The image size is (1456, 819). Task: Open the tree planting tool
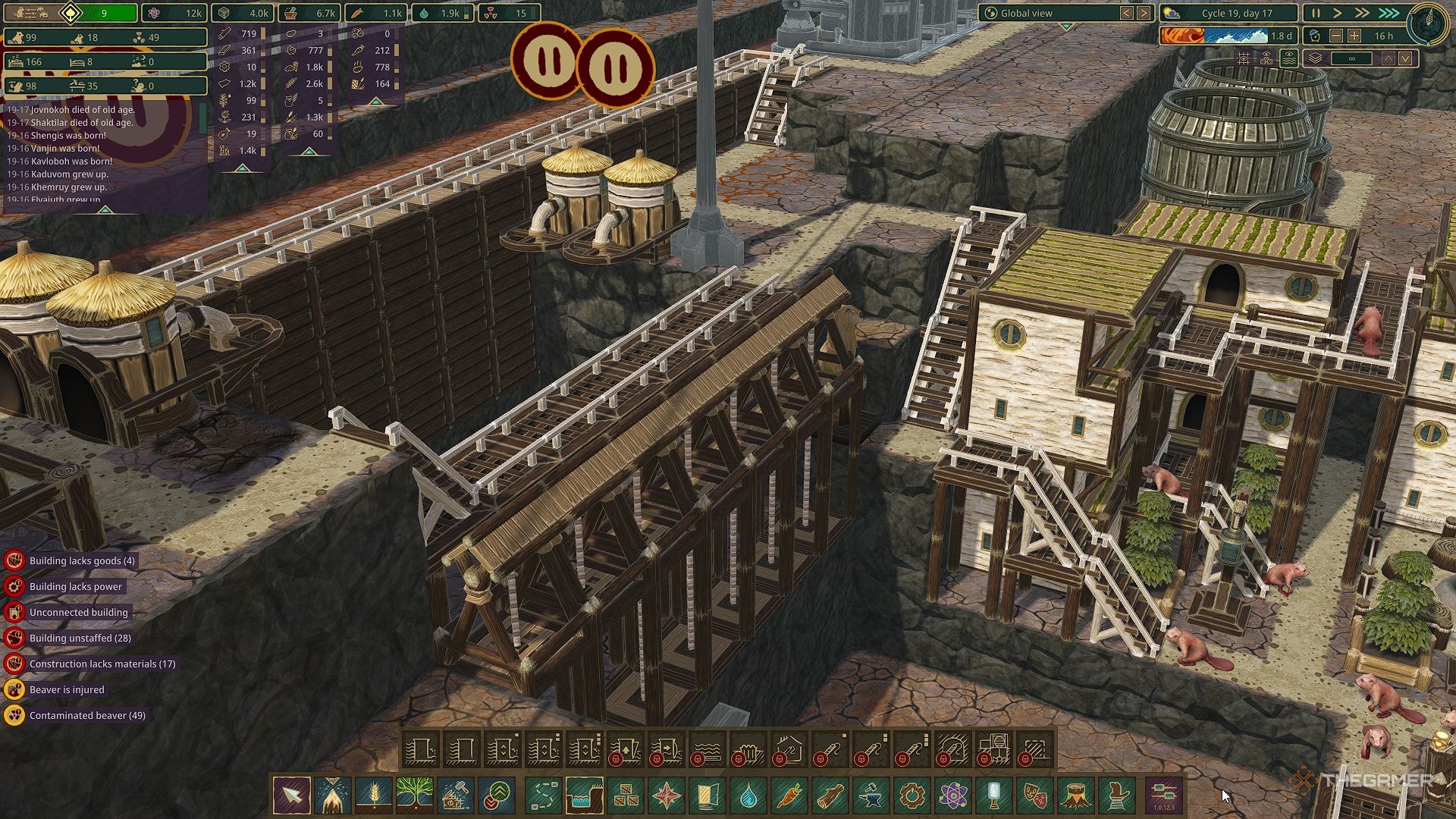(x=414, y=795)
